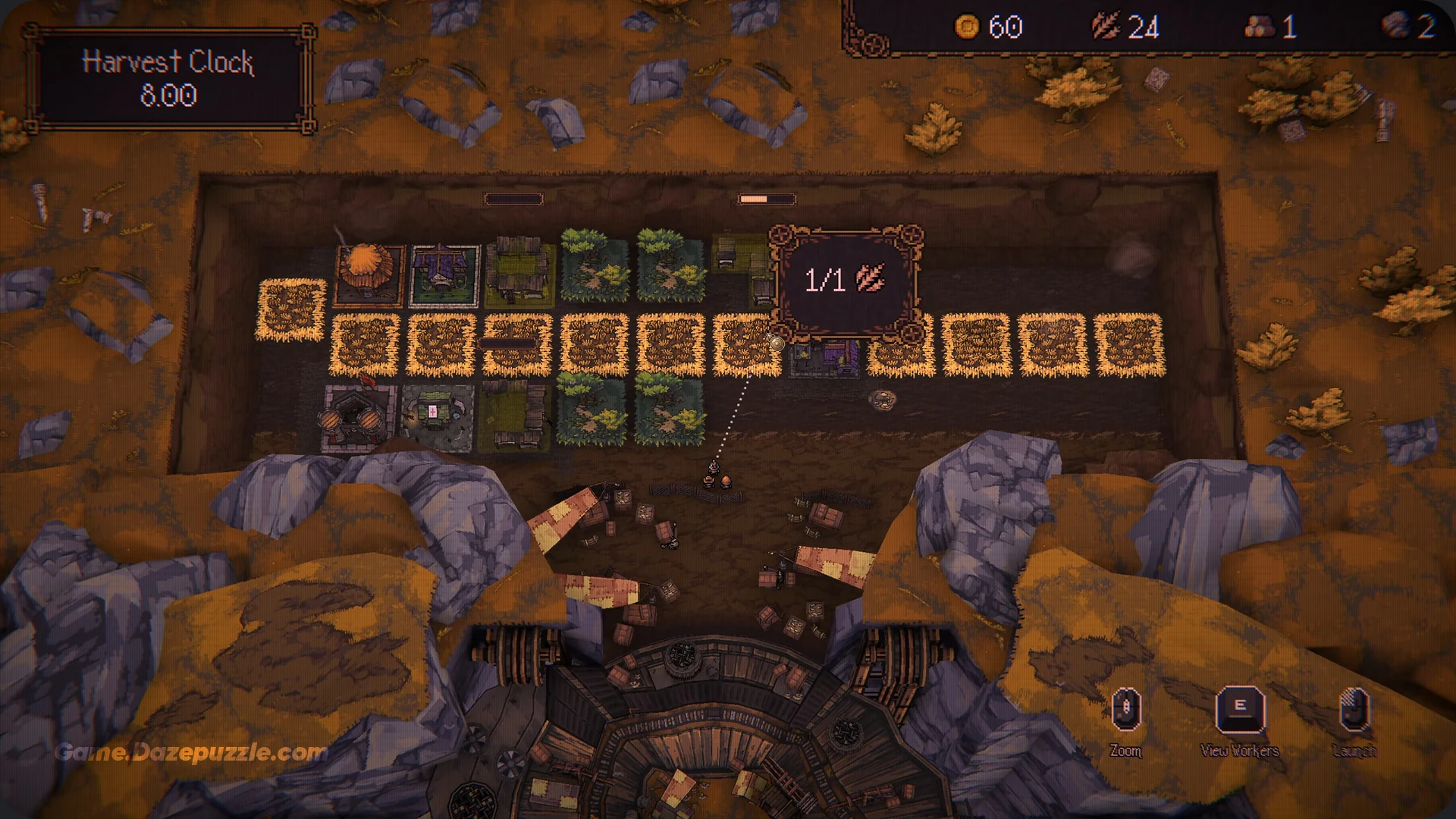The height and width of the screenshot is (819, 1456).
Task: Choose the purple building tile beside the straw hut
Action: [x=444, y=275]
